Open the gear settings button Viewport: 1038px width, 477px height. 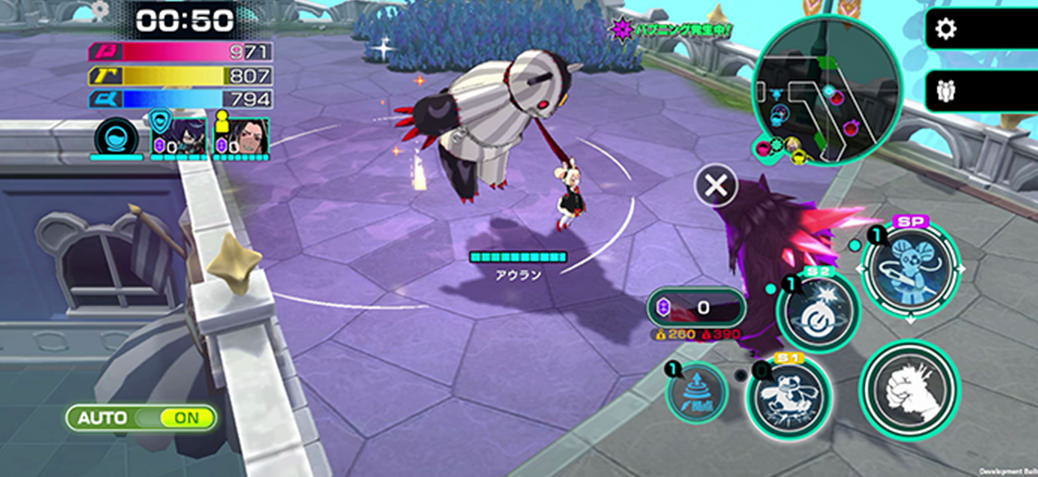click(945, 30)
